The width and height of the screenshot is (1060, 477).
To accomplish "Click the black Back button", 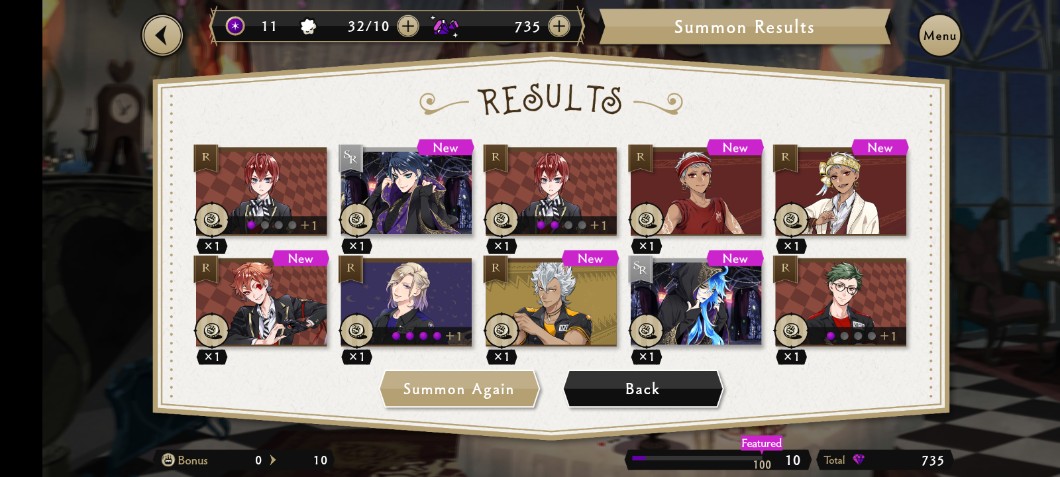I will point(642,389).
